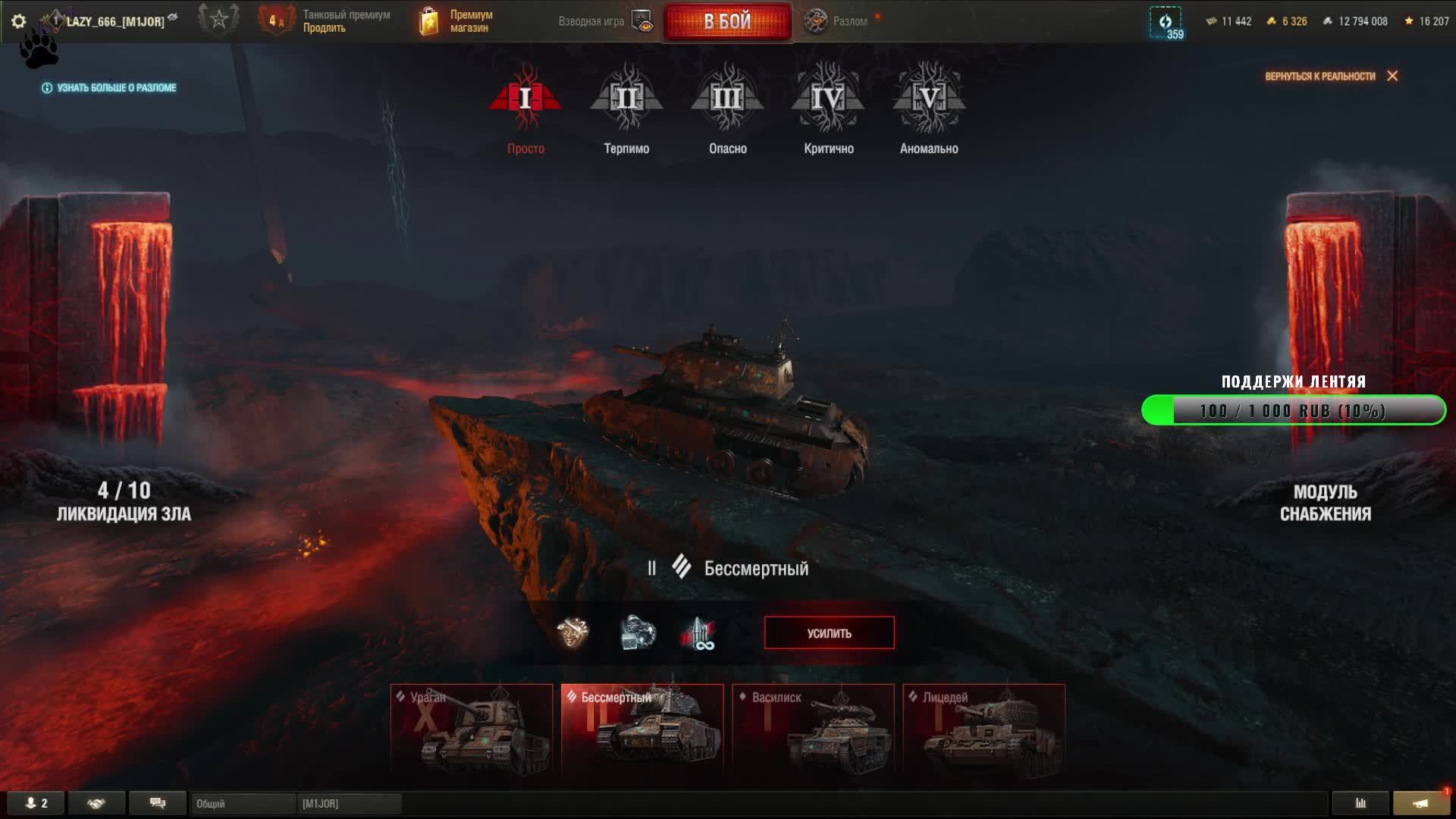The image size is (1456, 819).
Task: Select the Василиск tank card
Action: click(813, 730)
